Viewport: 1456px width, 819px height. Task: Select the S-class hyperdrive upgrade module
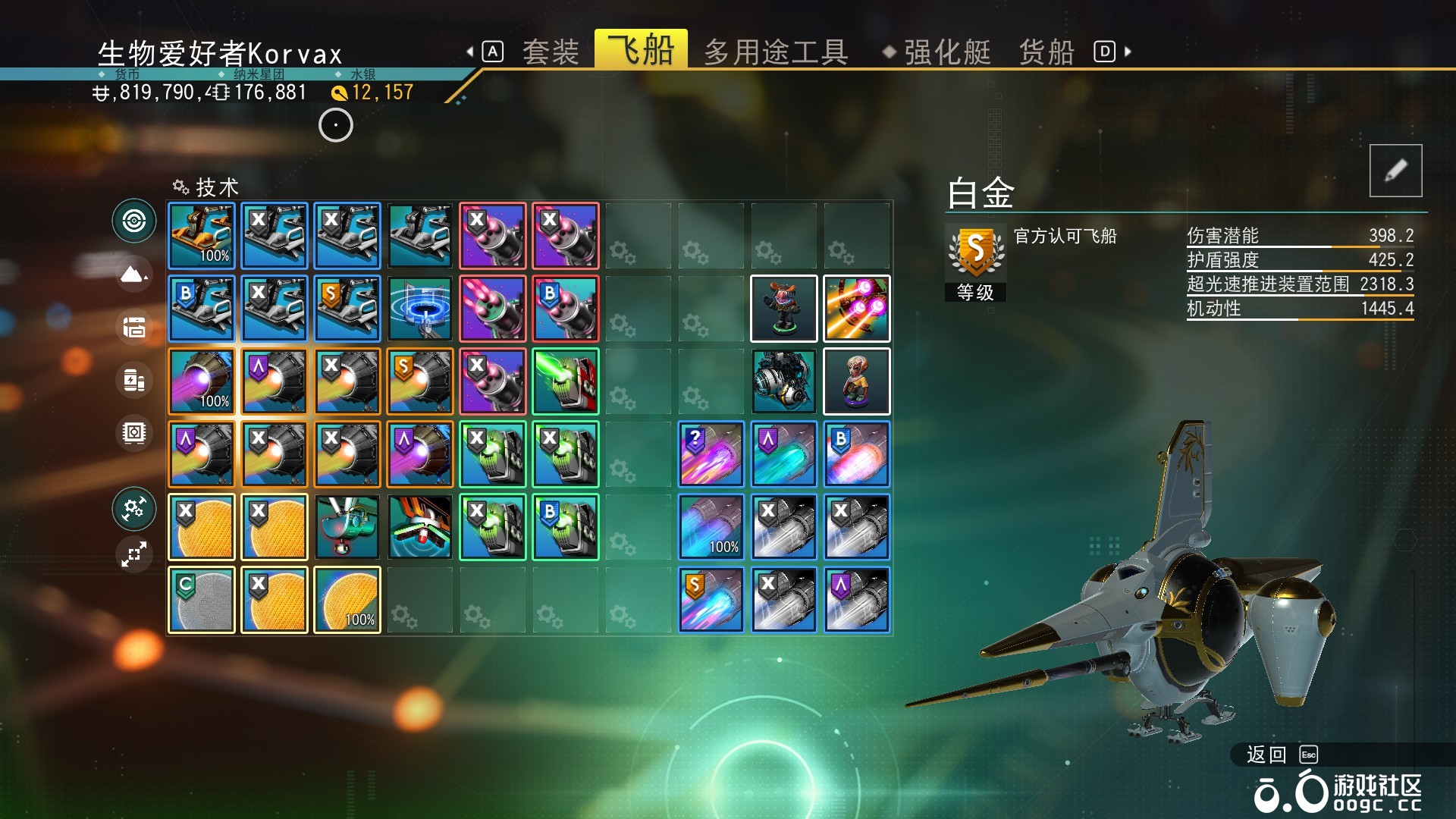[x=711, y=599]
